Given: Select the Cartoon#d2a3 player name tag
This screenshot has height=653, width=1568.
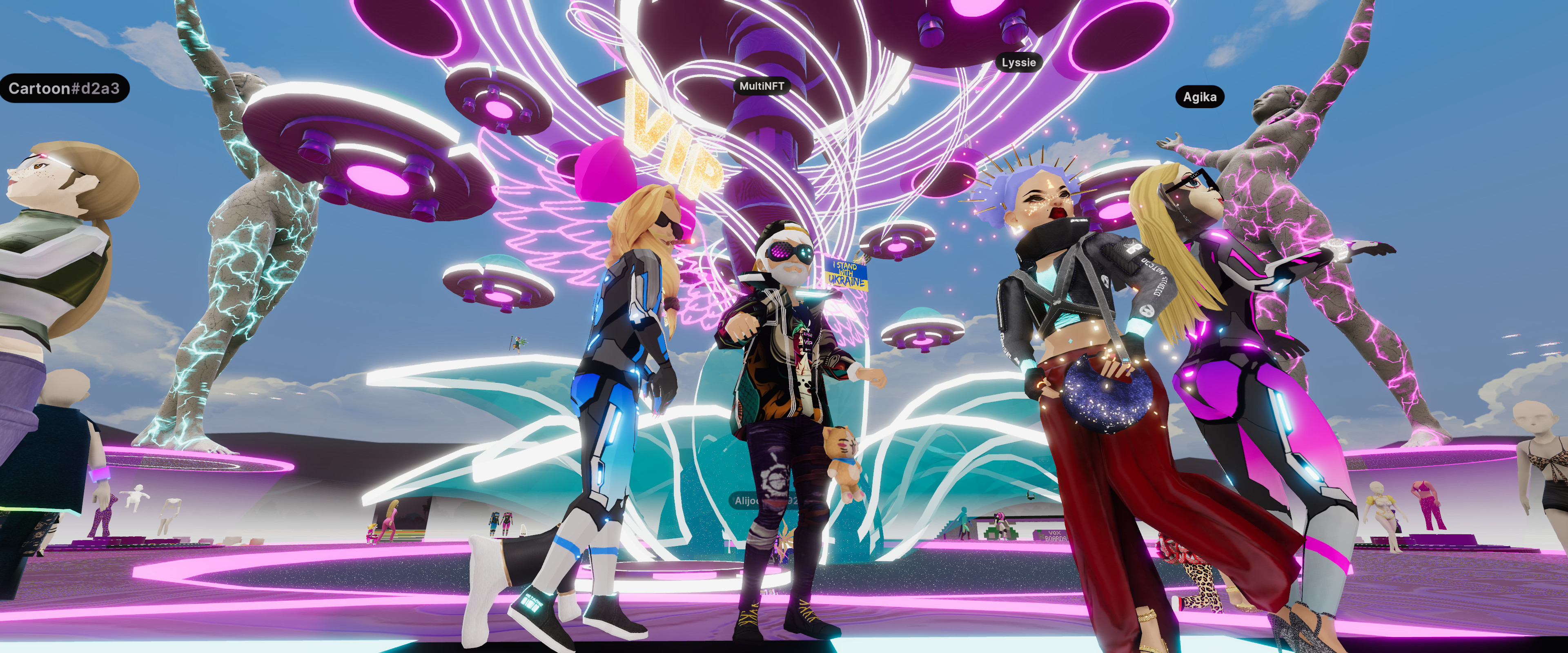Looking at the screenshot, I should 64,89.
